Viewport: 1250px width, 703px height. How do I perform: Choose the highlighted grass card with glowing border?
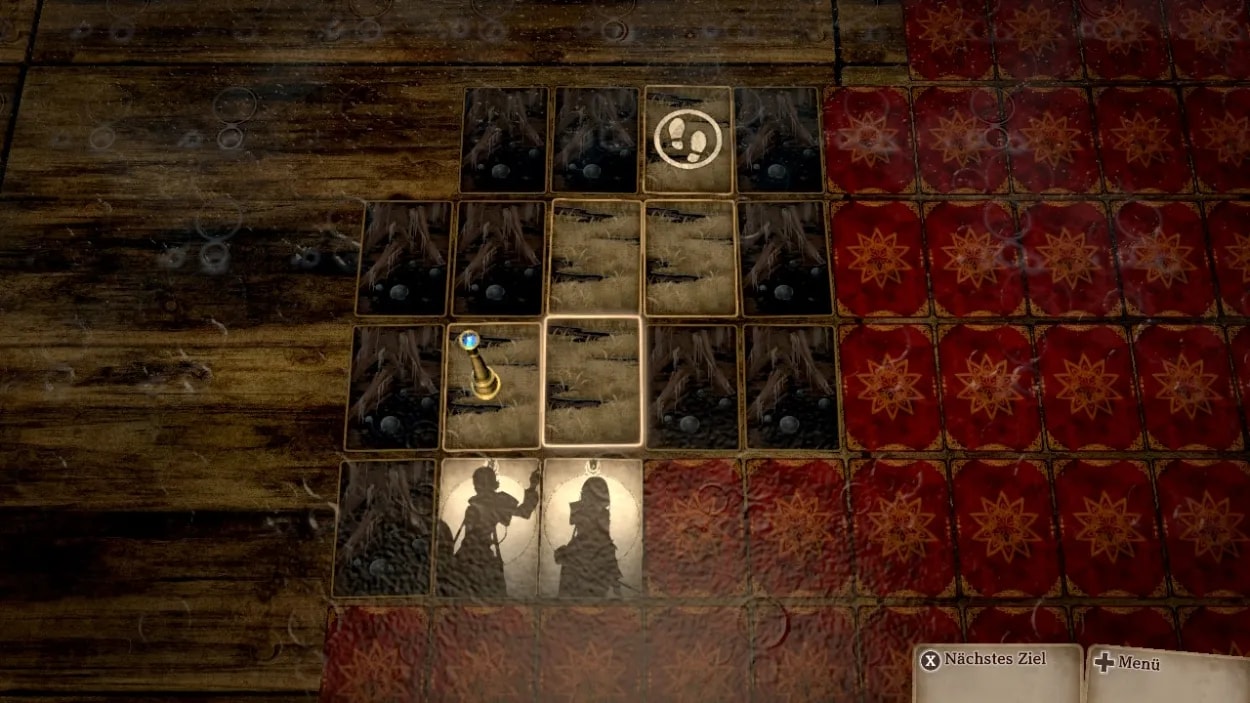pos(592,381)
